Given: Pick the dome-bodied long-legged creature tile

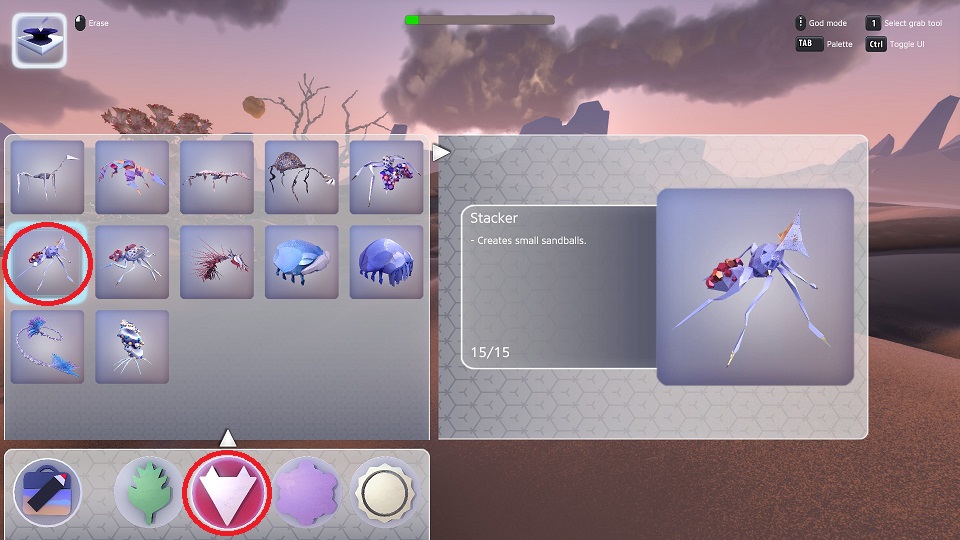Looking at the screenshot, I should 302,177.
